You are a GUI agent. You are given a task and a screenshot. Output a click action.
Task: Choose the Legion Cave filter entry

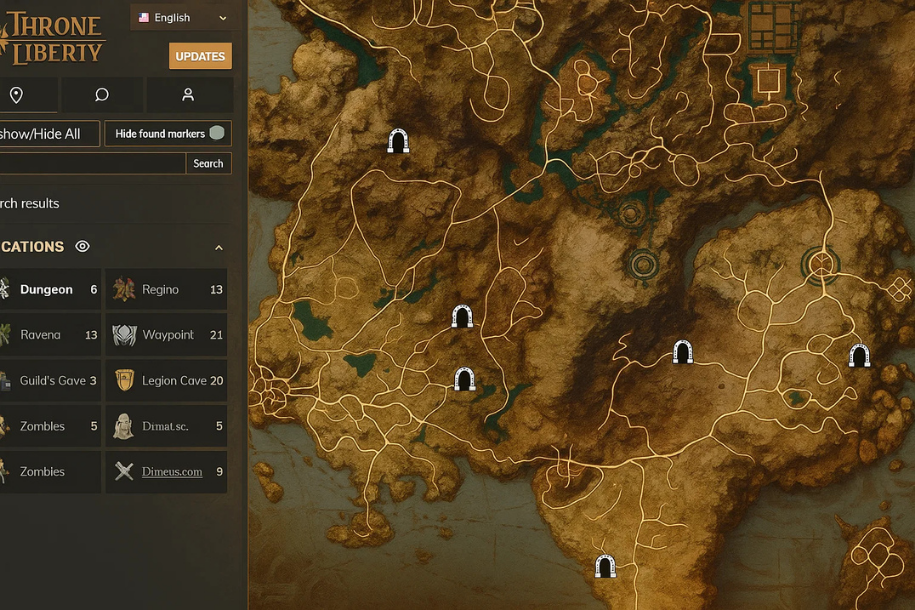pos(166,381)
